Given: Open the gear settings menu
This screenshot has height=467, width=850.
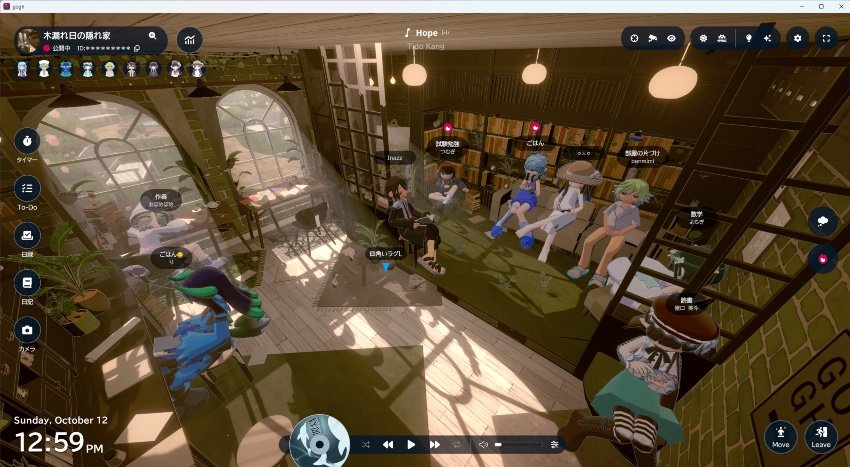Looking at the screenshot, I should point(797,38).
